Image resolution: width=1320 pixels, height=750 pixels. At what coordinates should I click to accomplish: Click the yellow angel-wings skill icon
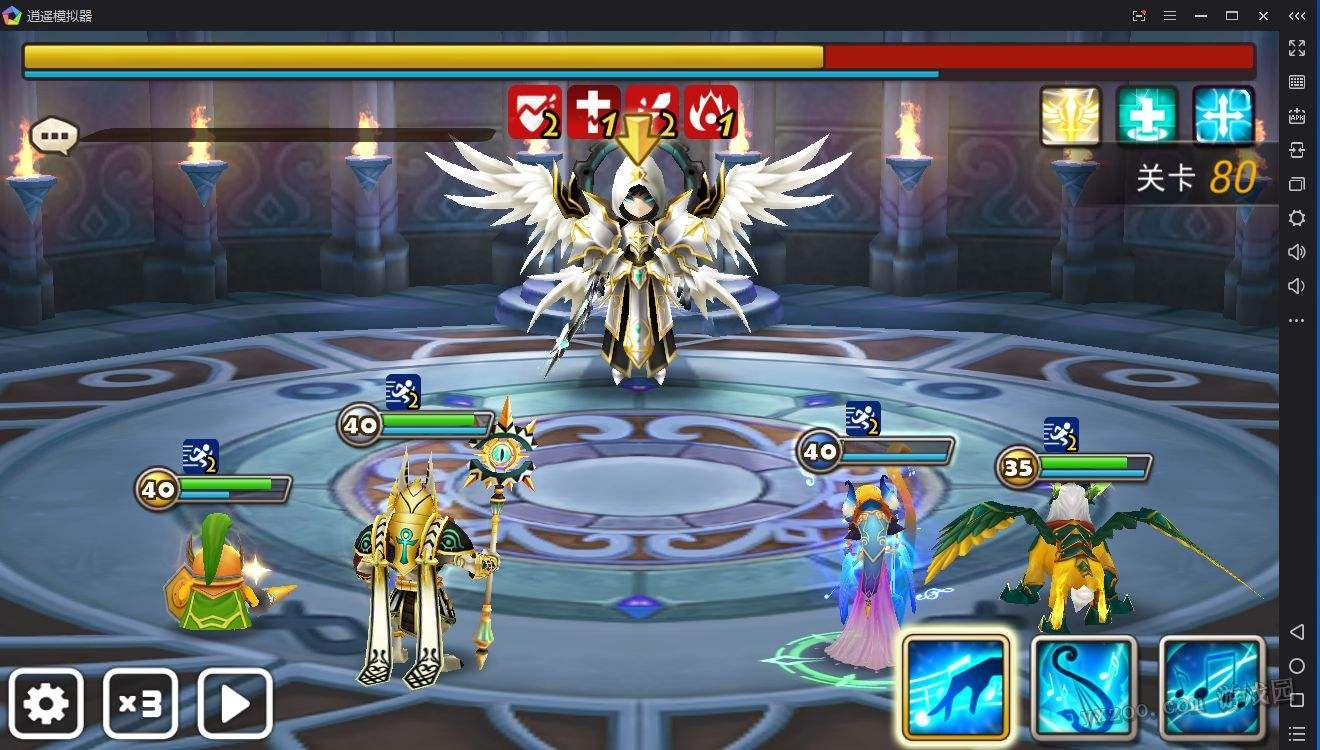pyautogui.click(x=1069, y=119)
